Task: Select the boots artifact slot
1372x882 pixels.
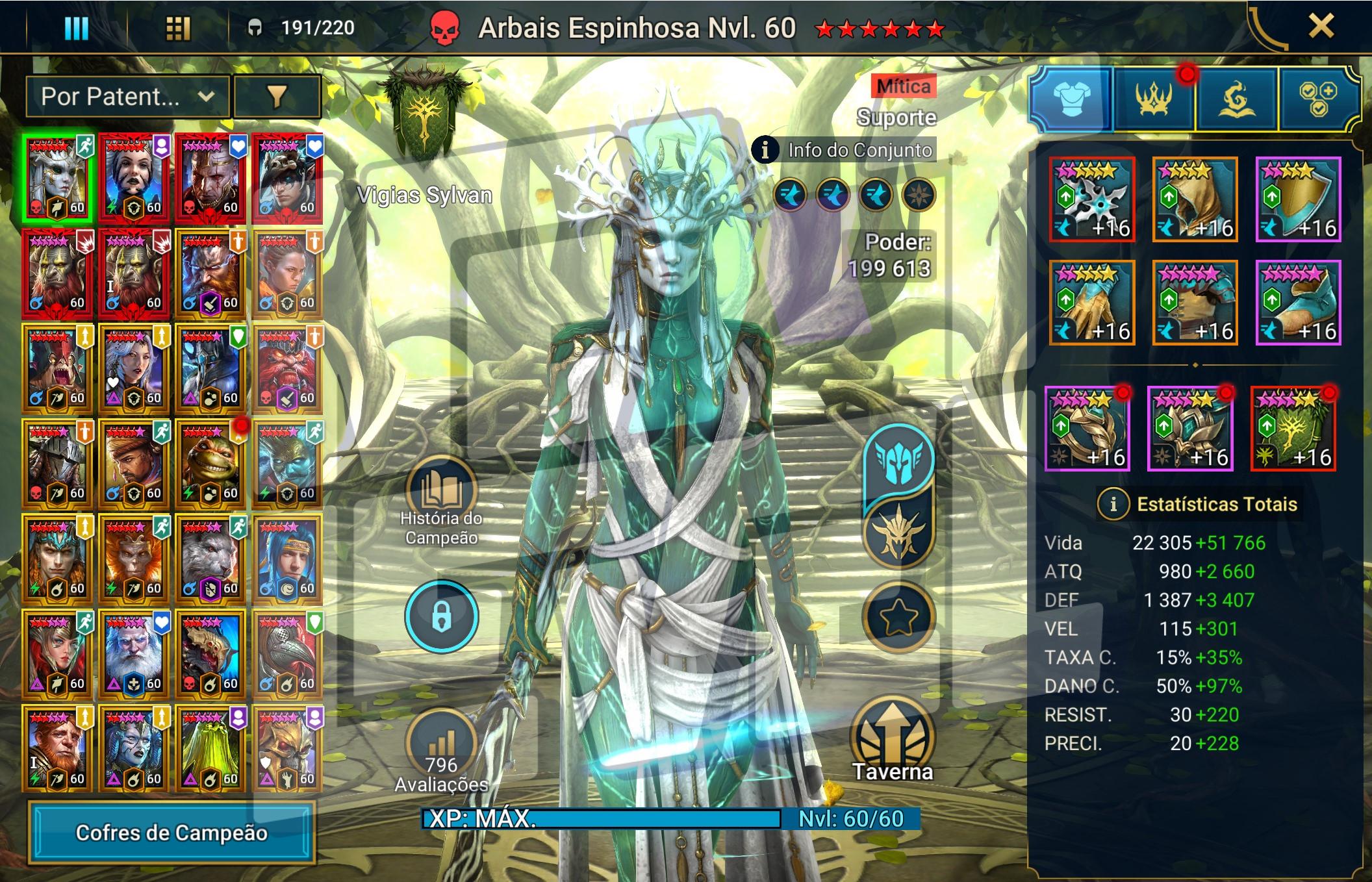Action: [1298, 303]
